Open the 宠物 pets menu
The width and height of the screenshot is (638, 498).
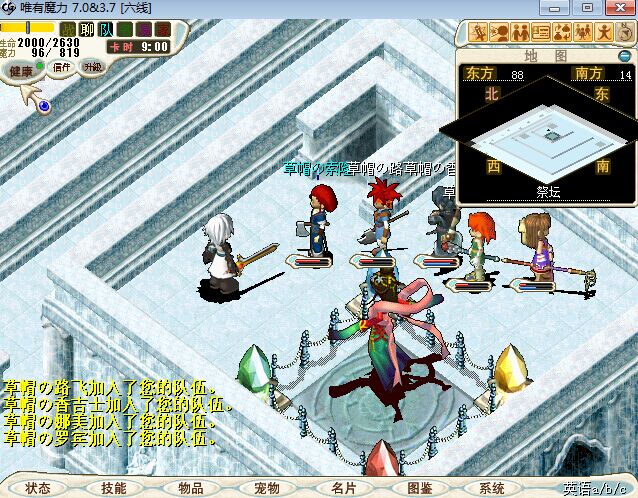tap(267, 488)
